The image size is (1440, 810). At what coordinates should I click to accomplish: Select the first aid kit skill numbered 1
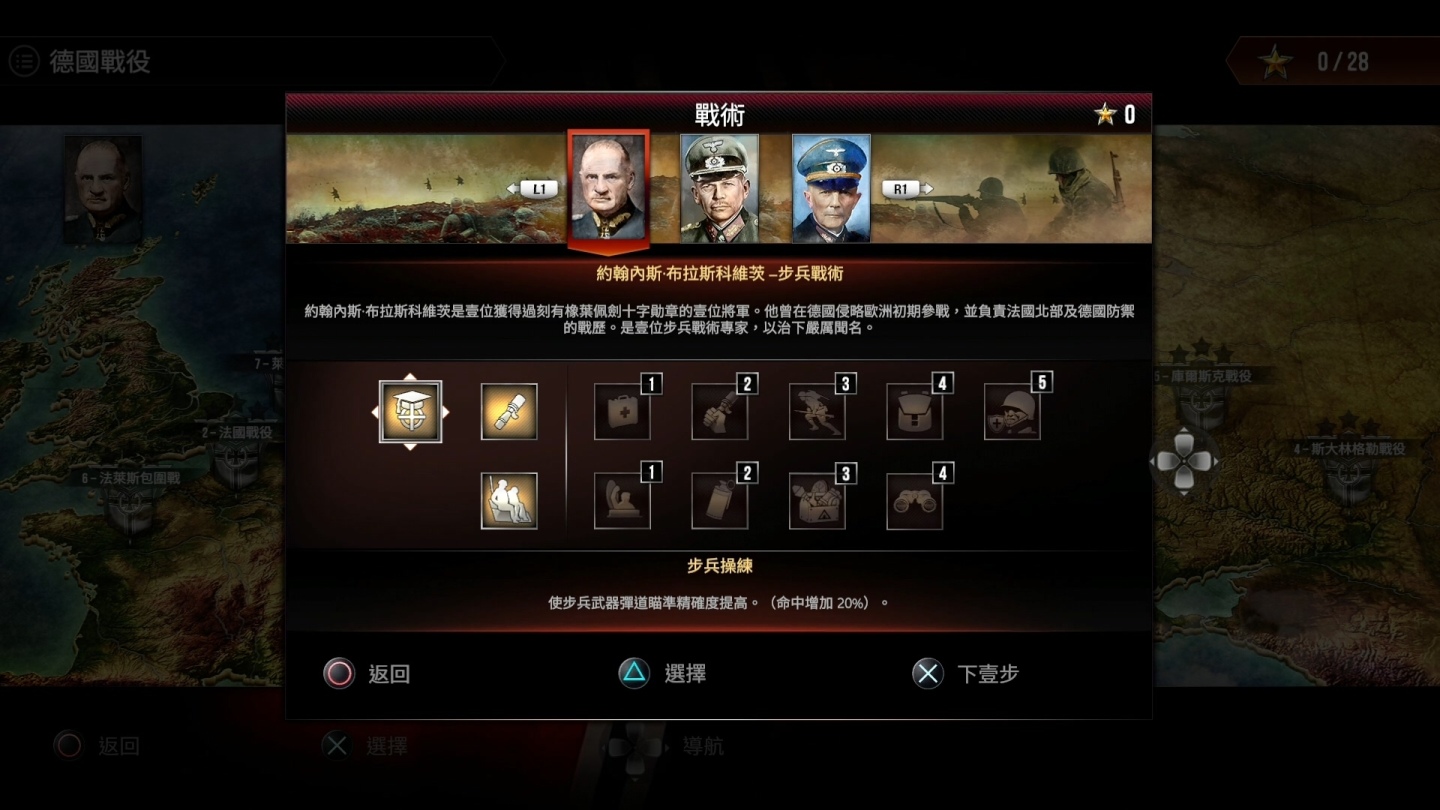(622, 410)
